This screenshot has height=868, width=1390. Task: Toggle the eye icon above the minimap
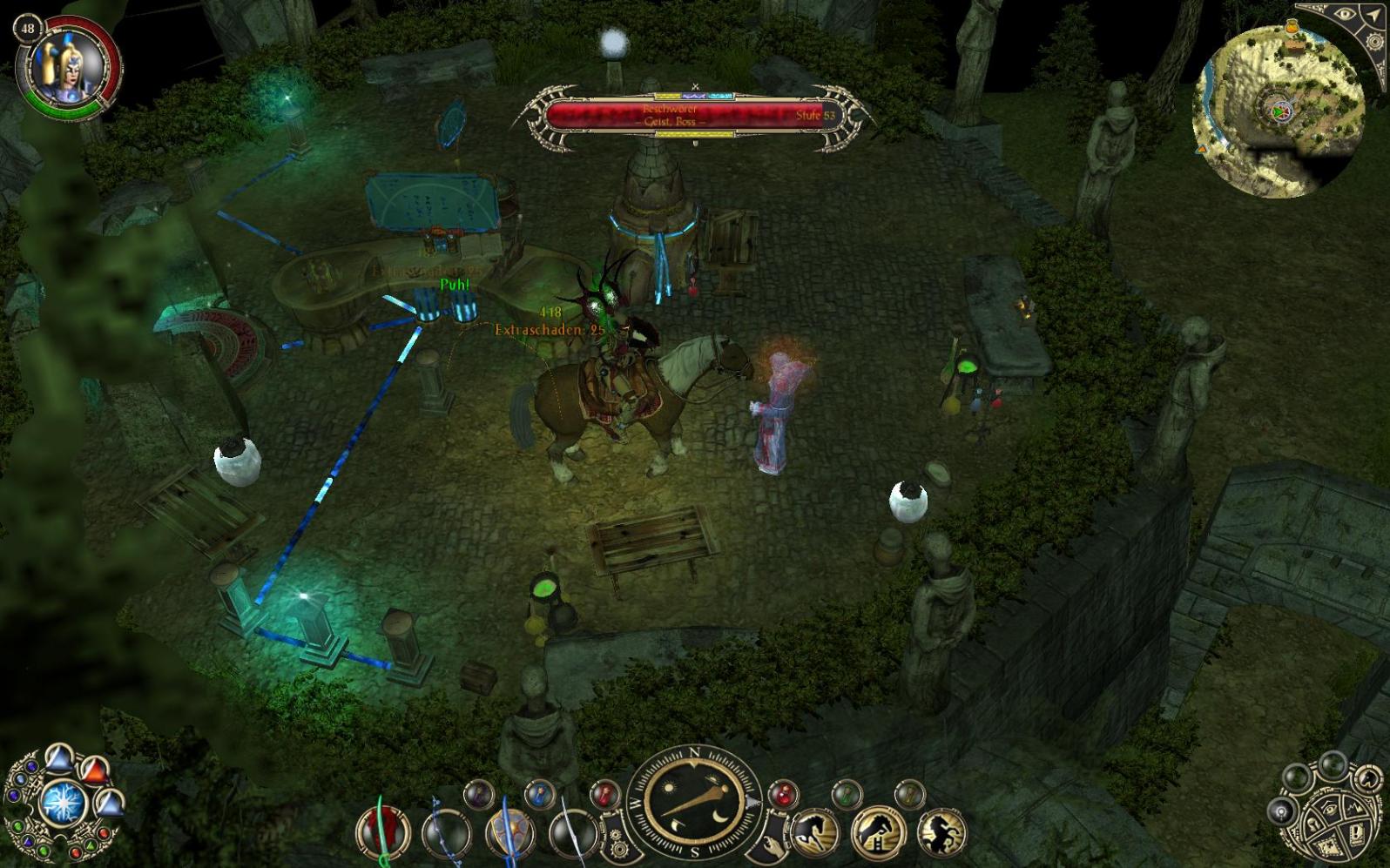pyautogui.click(x=1344, y=15)
